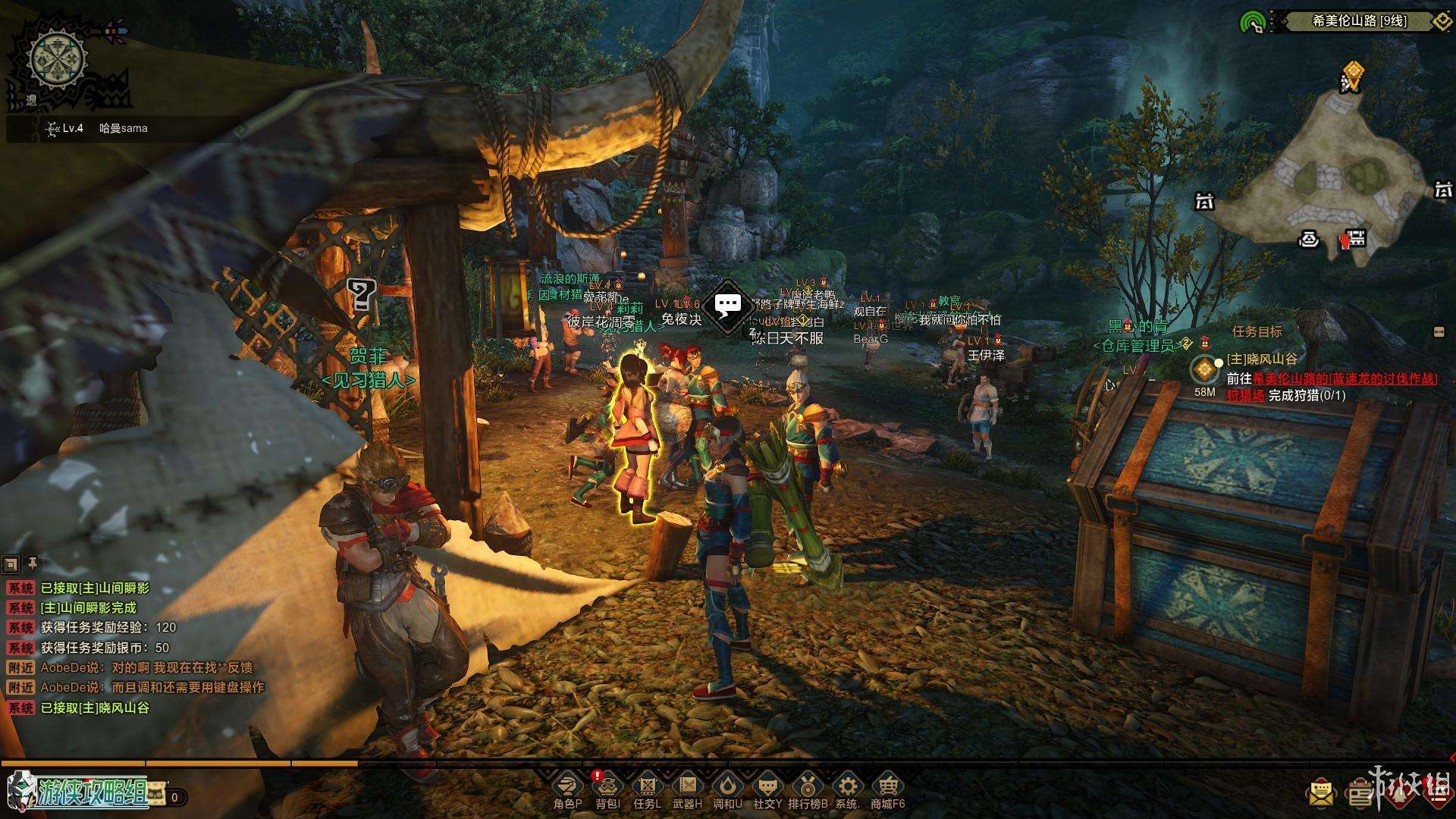The image size is (1456, 819).
Task: Open the 任务 quest log
Action: coord(647,789)
